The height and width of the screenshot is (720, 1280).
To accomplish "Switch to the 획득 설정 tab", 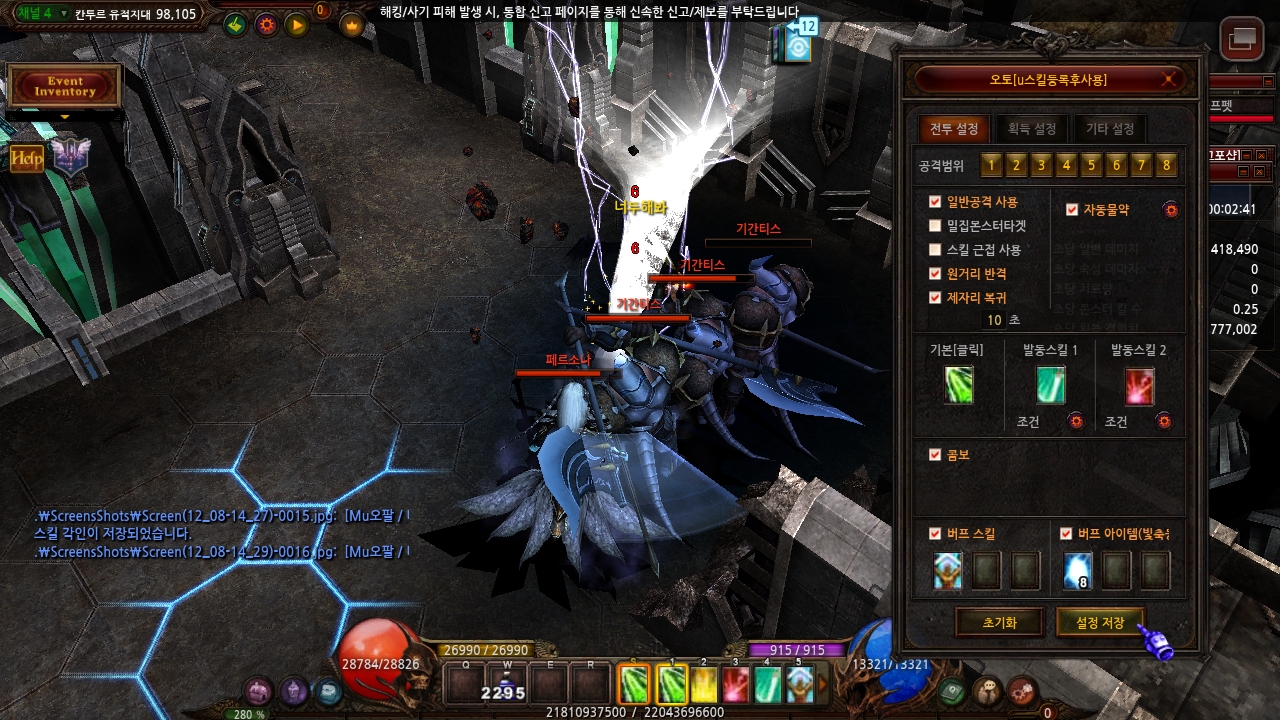I will coord(1031,129).
